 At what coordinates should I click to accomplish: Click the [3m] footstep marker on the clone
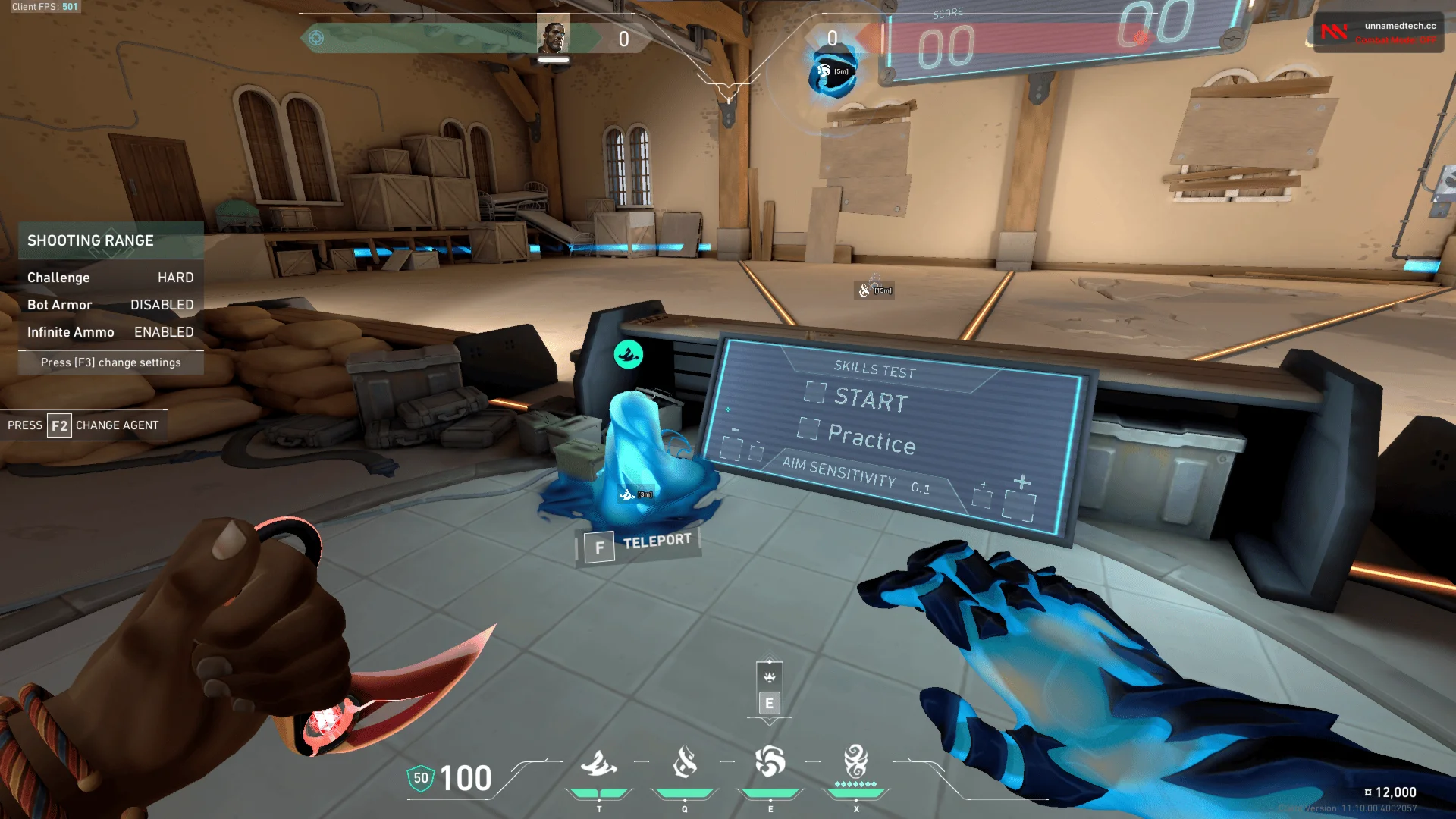(634, 493)
